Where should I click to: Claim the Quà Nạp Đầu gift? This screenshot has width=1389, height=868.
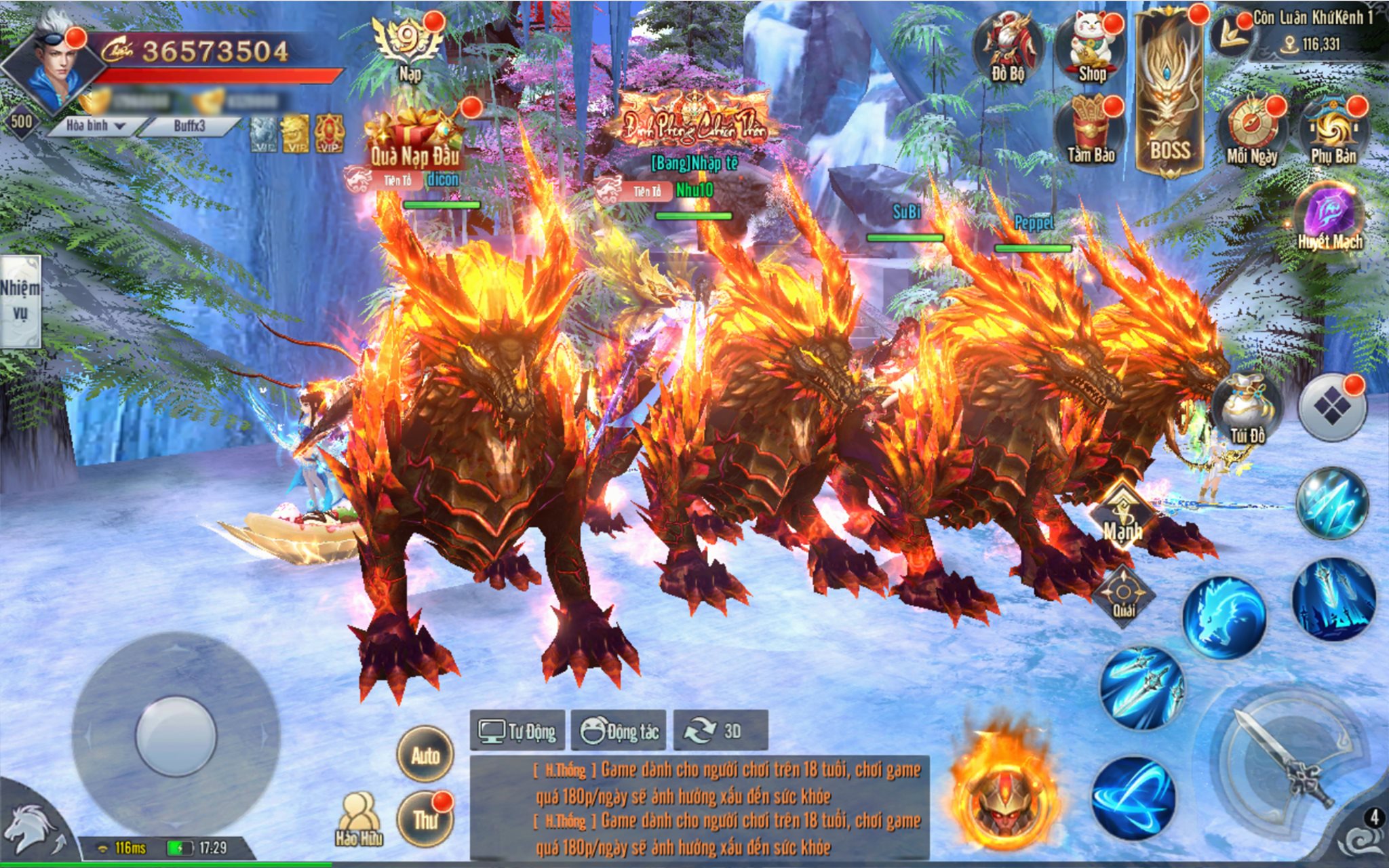pyautogui.click(x=414, y=140)
